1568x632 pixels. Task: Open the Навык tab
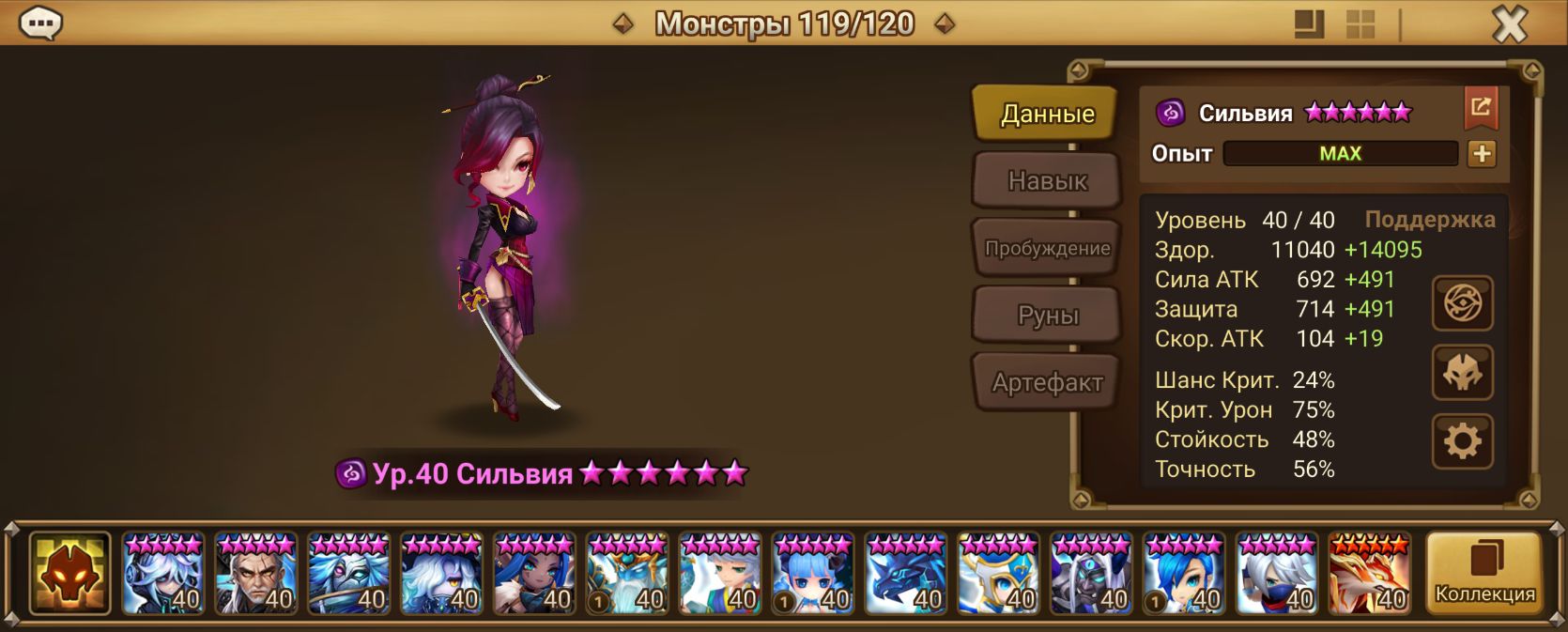coord(1047,180)
